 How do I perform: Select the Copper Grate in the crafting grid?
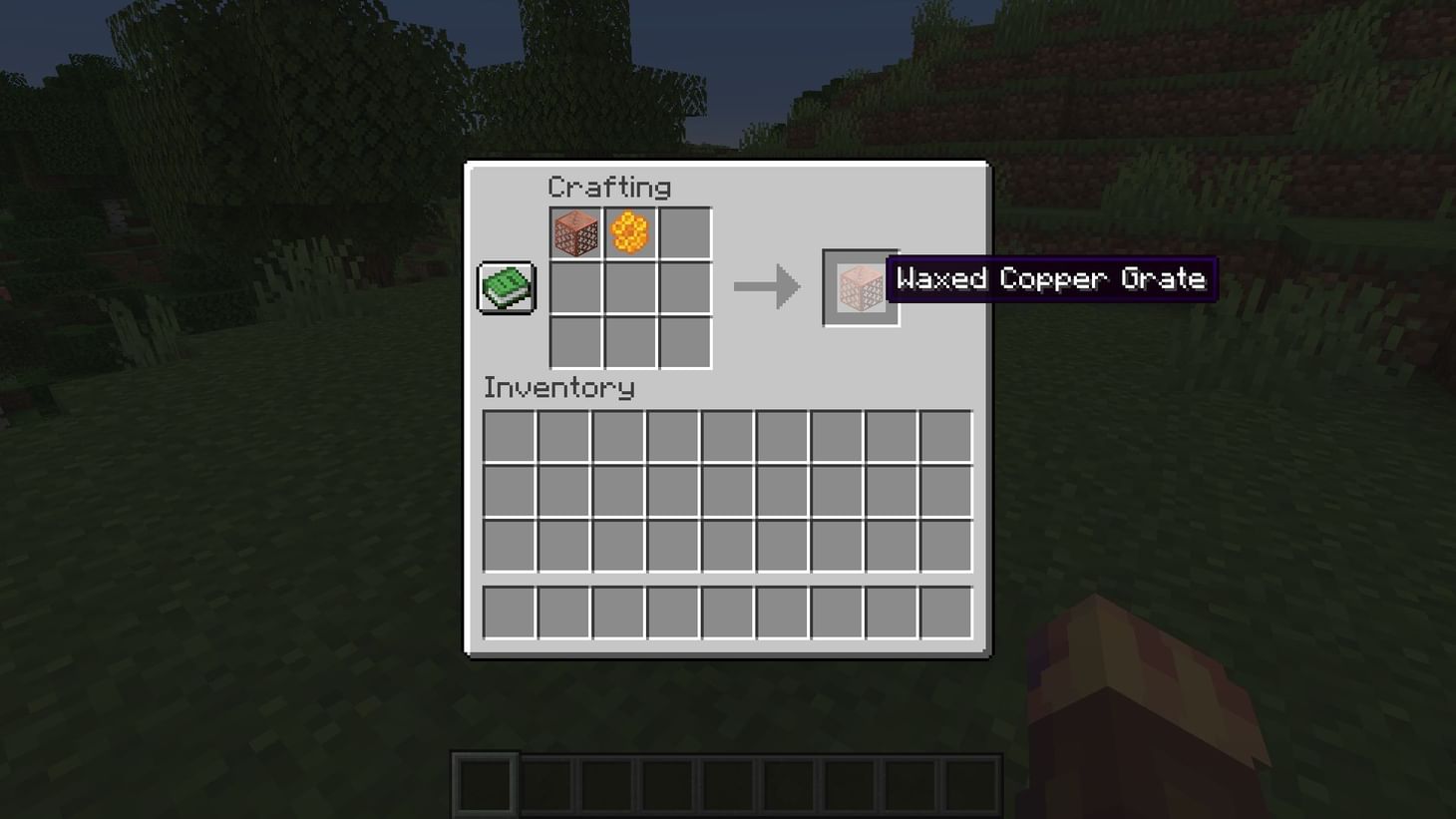point(576,232)
